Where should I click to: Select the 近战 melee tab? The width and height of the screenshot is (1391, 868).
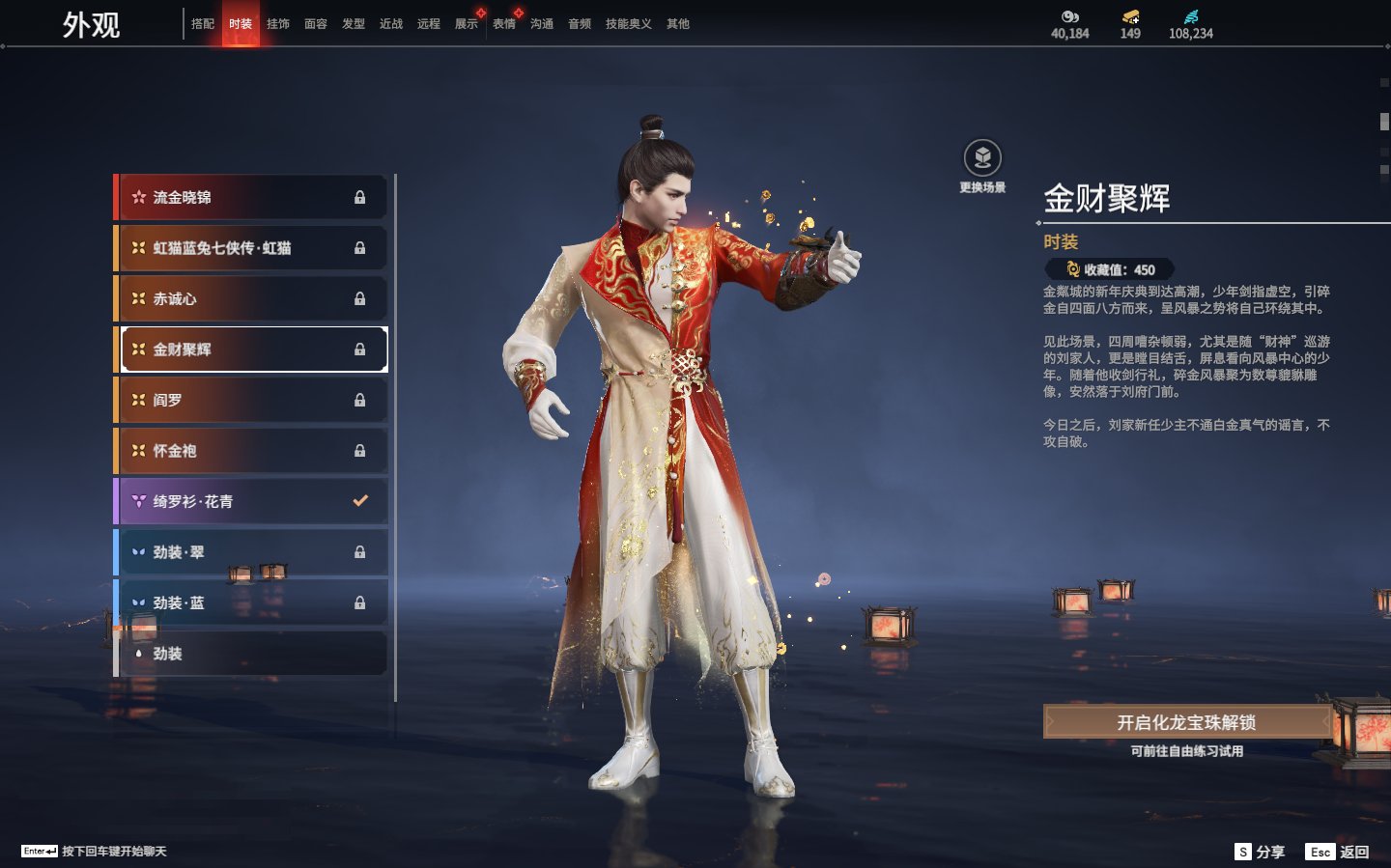tap(391, 24)
